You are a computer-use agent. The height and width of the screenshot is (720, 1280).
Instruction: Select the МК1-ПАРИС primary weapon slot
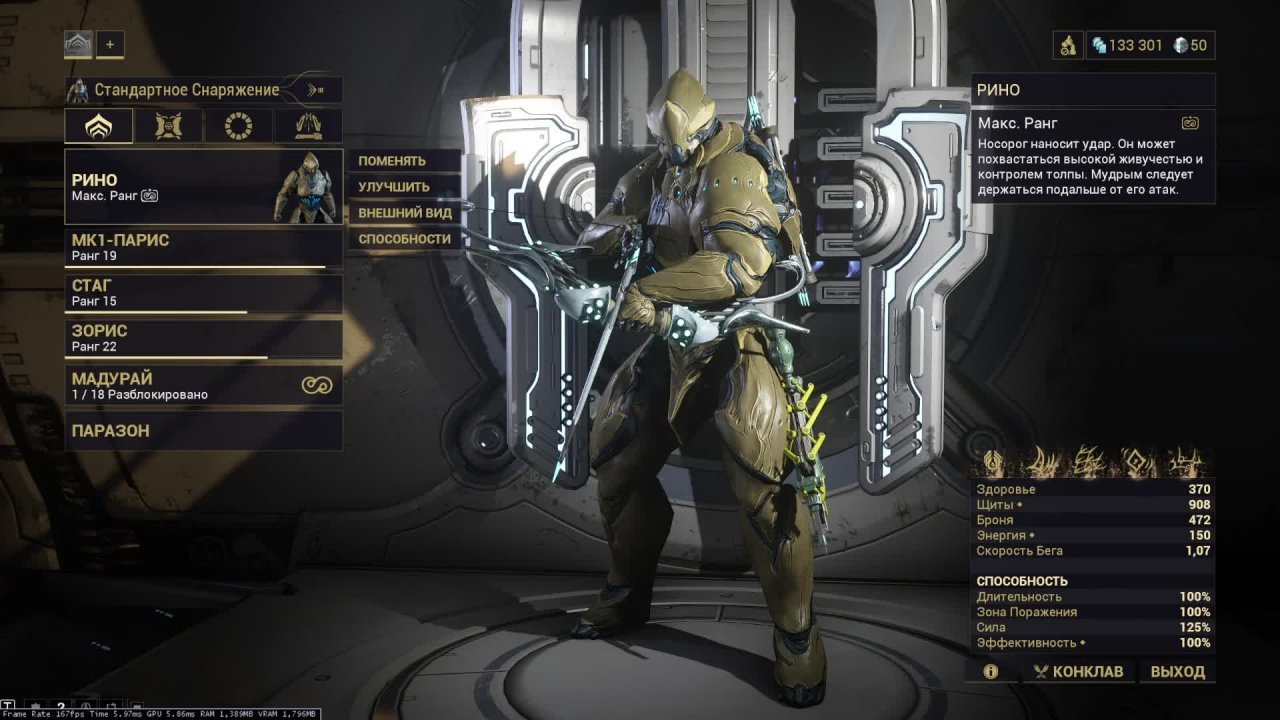[x=203, y=248]
